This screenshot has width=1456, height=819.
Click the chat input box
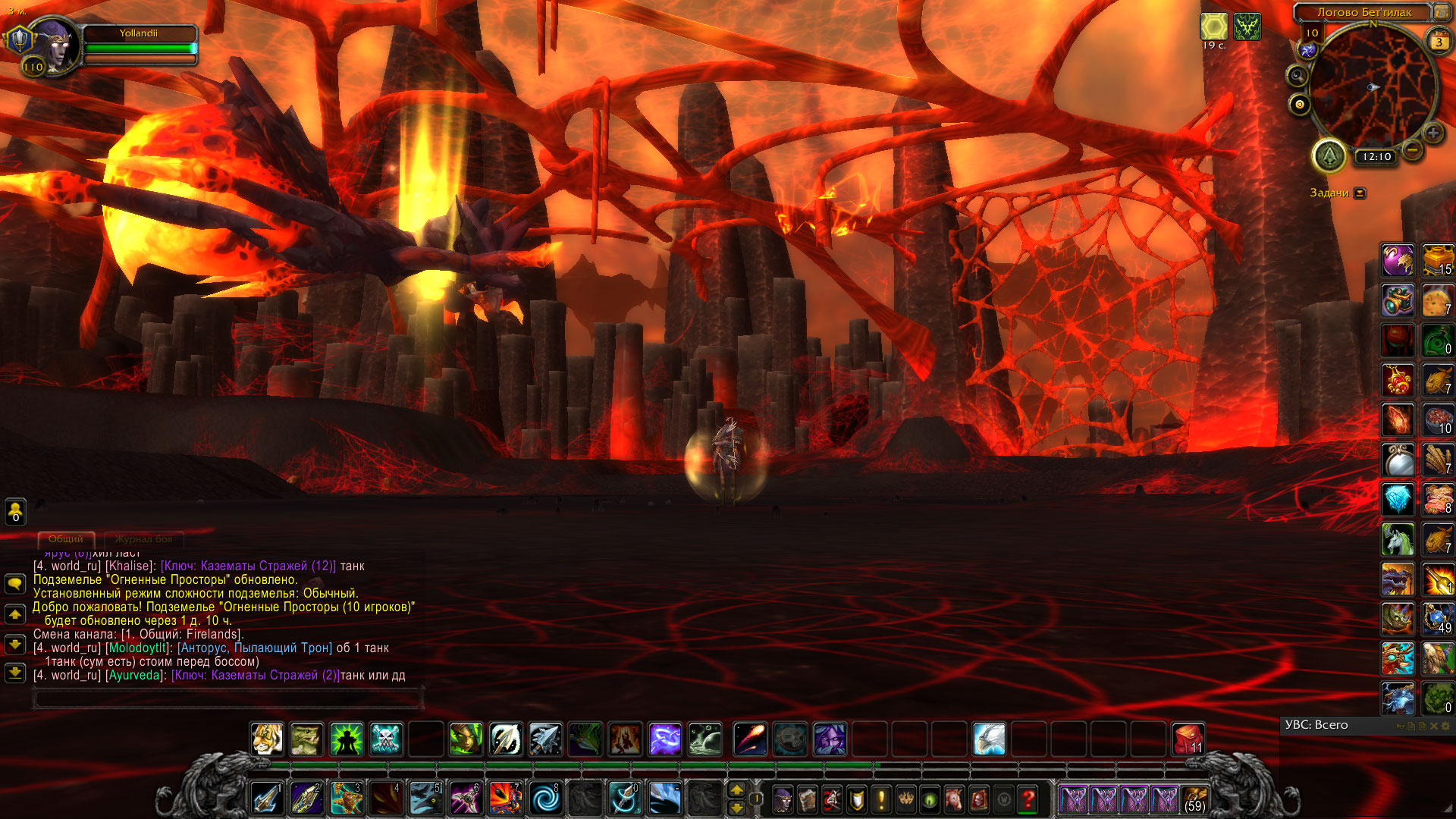click(227, 698)
